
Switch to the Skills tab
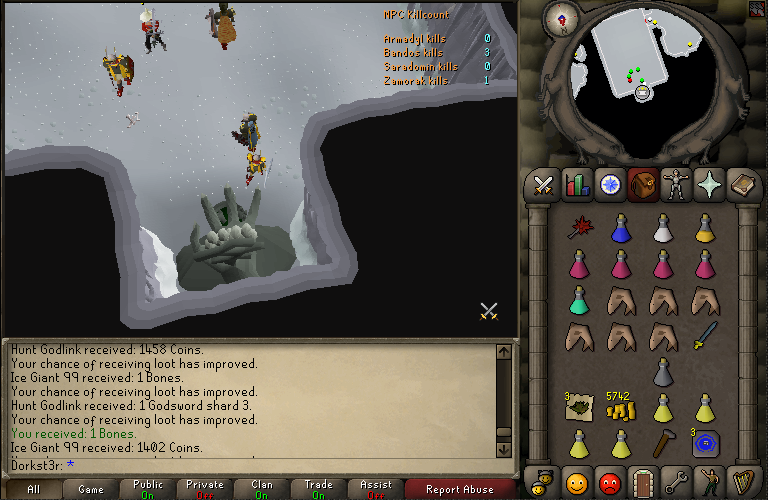[x=577, y=185]
